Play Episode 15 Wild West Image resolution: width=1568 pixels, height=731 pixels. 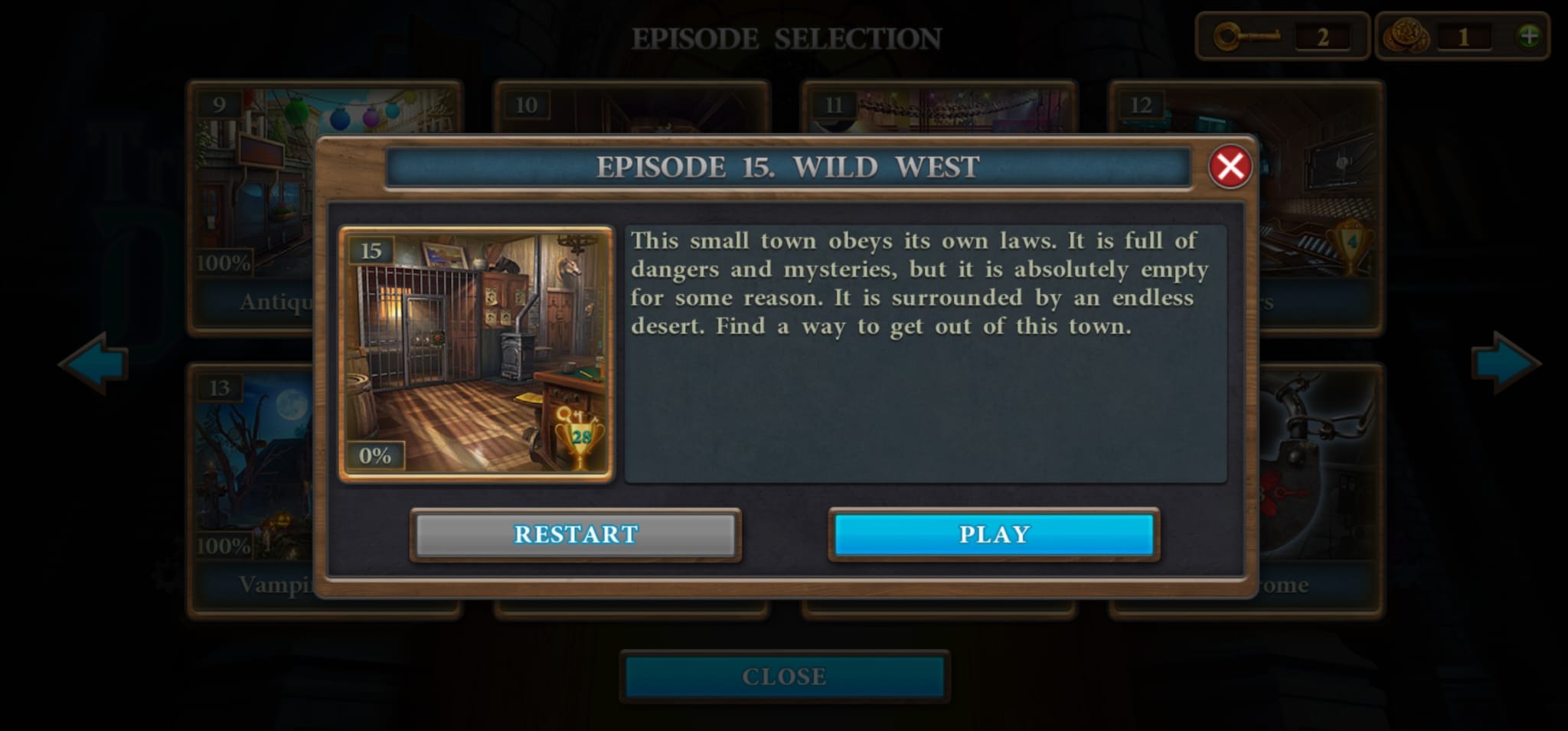pos(994,534)
